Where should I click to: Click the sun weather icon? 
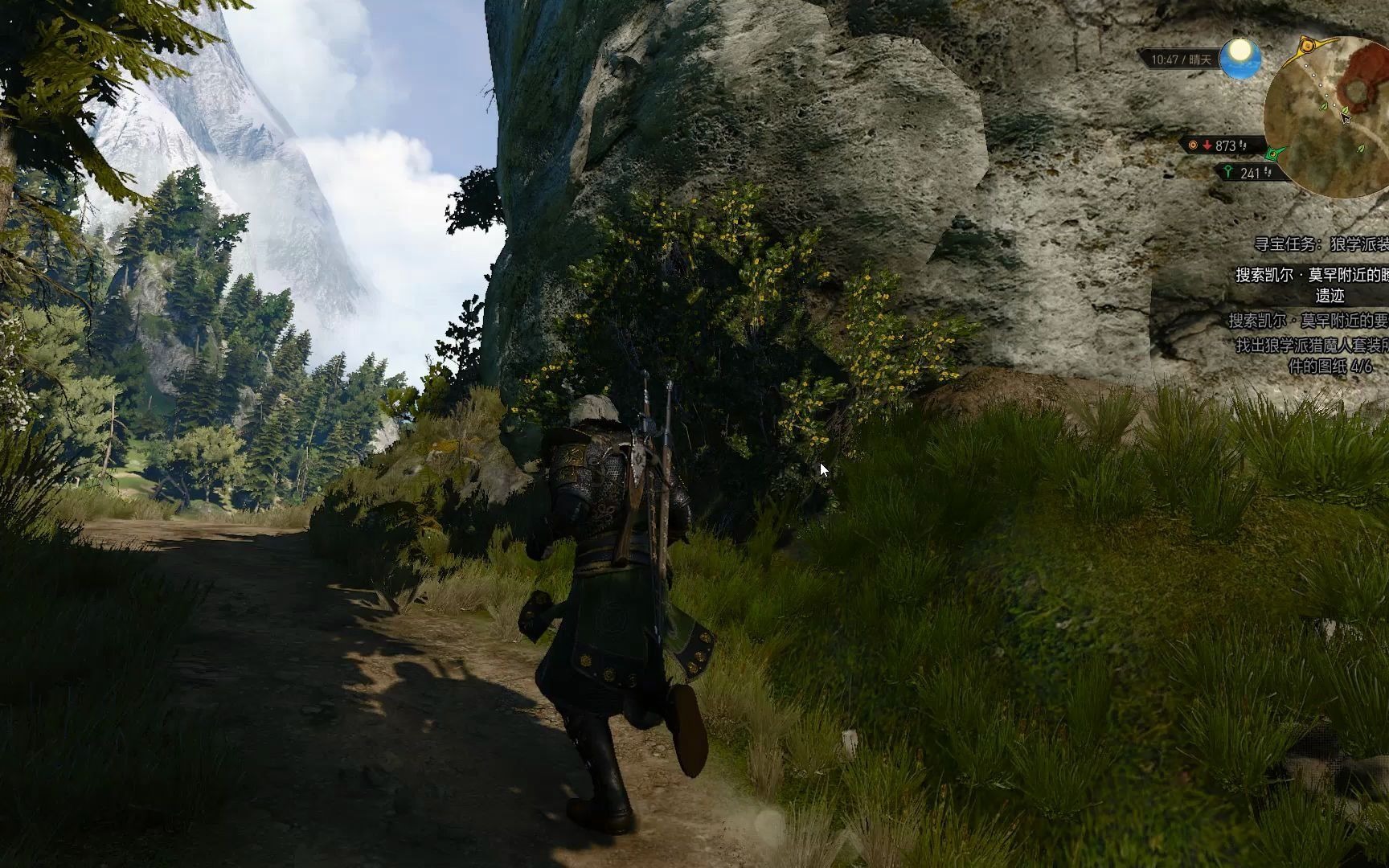coord(1239,59)
